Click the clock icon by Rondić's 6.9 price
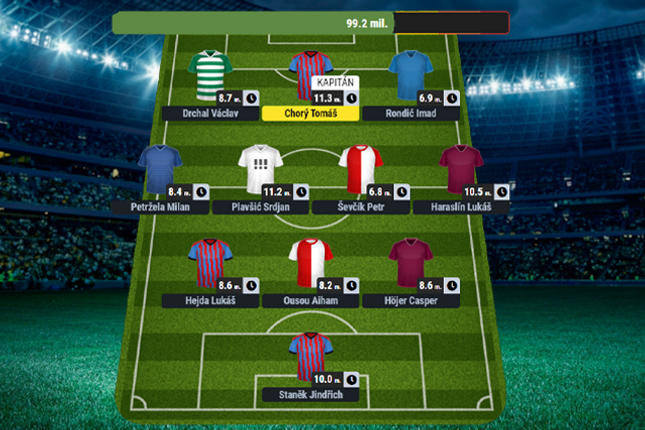Screen dimensions: 645x430 [x=452, y=98]
